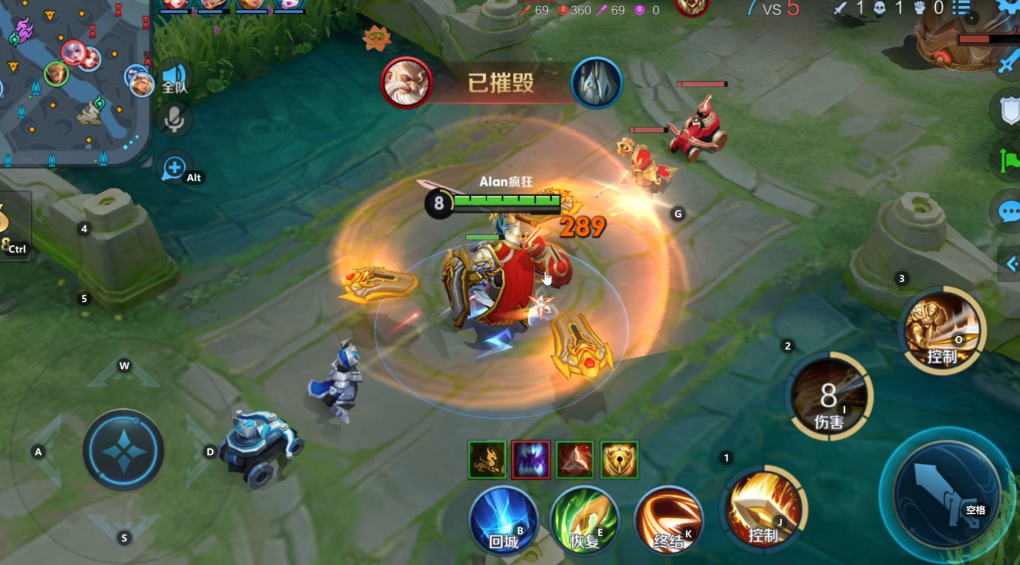Move with the virtual joystick center
Viewport: 1020px width, 565px height.
123,450
